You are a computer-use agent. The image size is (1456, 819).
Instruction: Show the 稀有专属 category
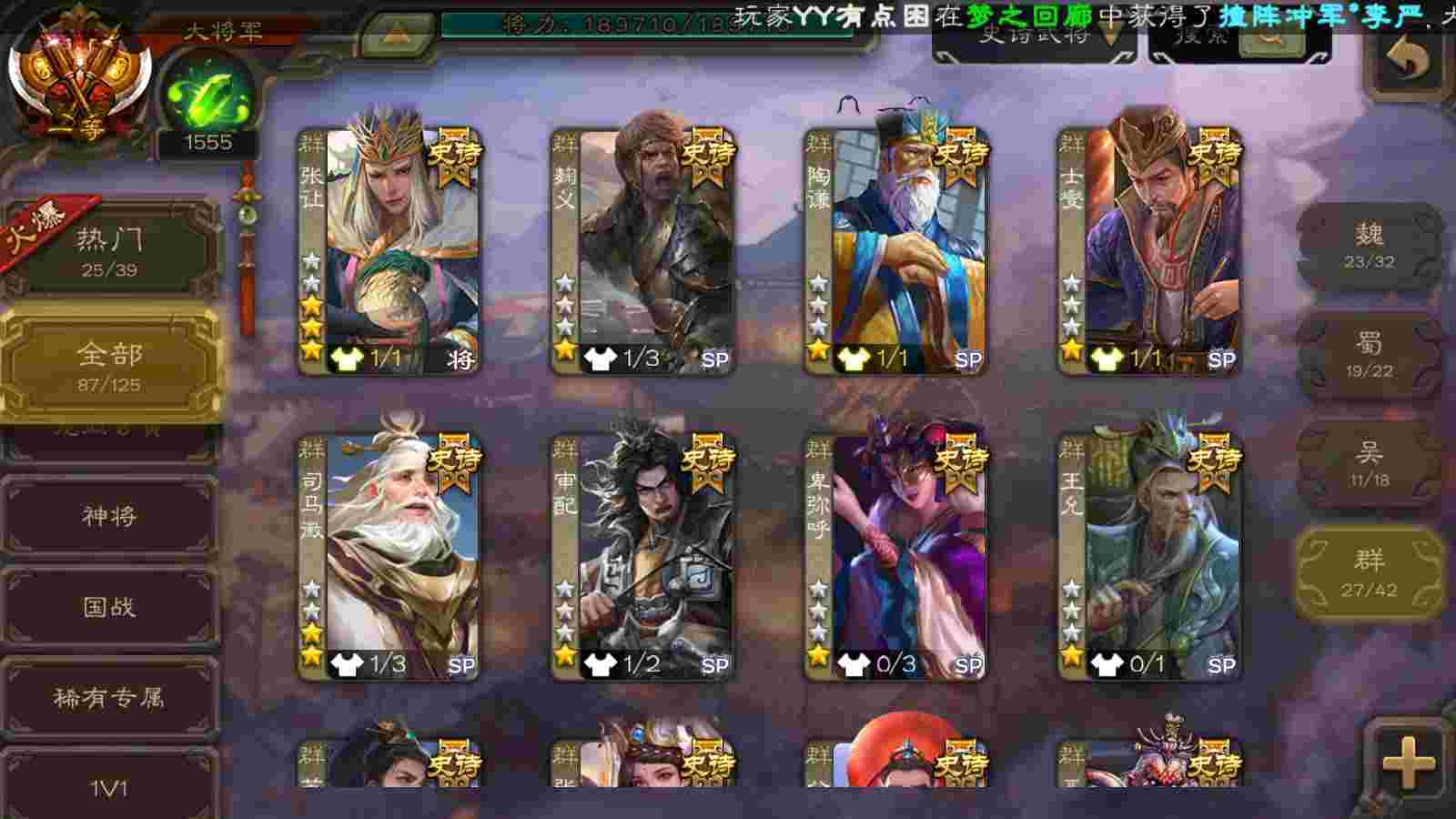pyautogui.click(x=109, y=697)
